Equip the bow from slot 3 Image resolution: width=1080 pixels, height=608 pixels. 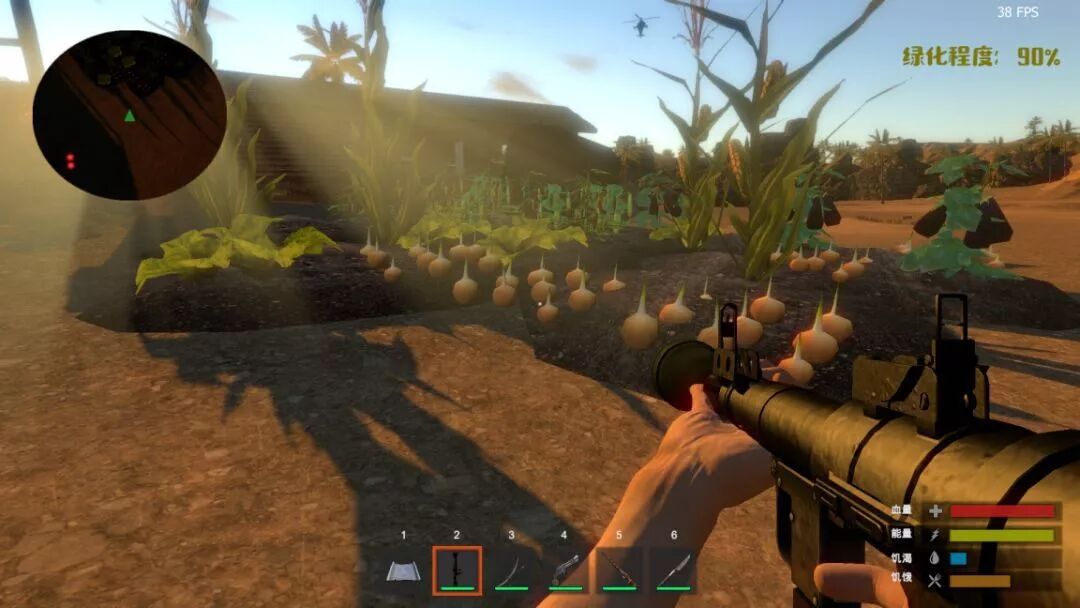point(511,571)
